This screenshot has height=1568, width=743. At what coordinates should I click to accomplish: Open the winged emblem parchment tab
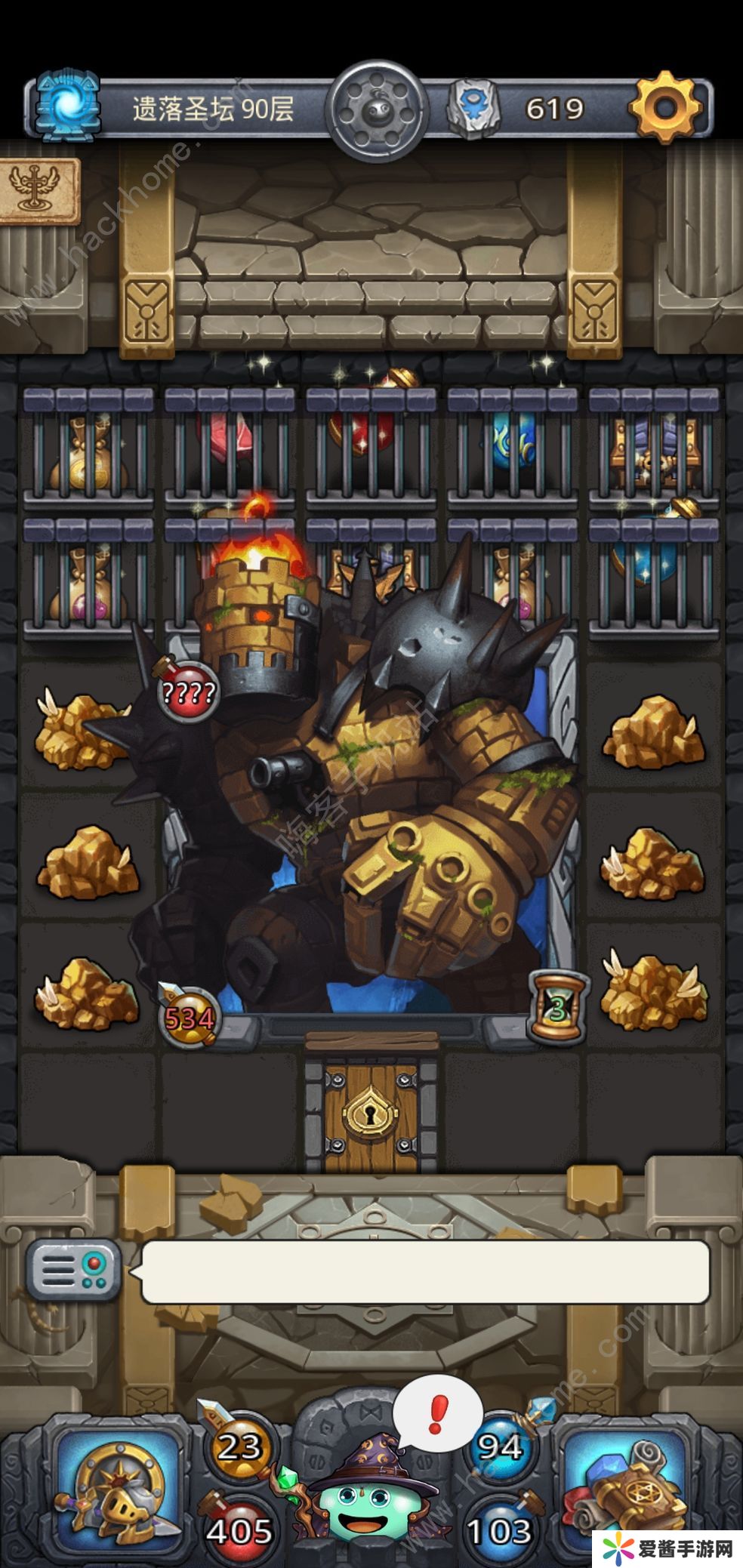38,189
